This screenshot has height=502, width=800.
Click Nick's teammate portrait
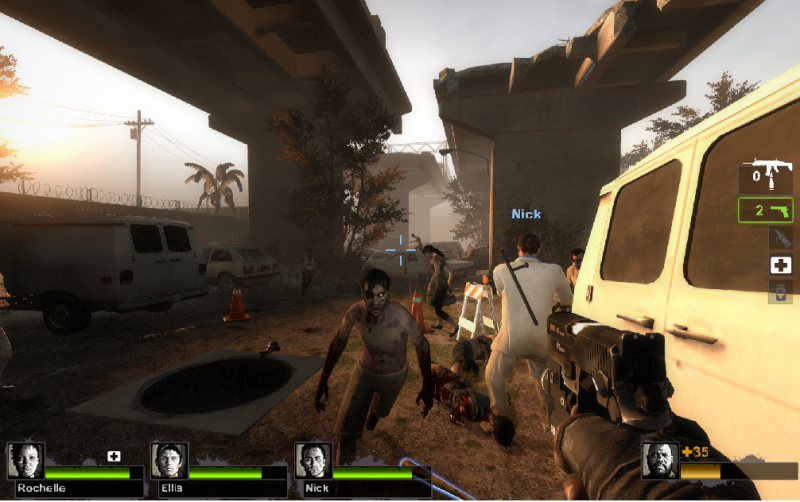click(x=313, y=460)
